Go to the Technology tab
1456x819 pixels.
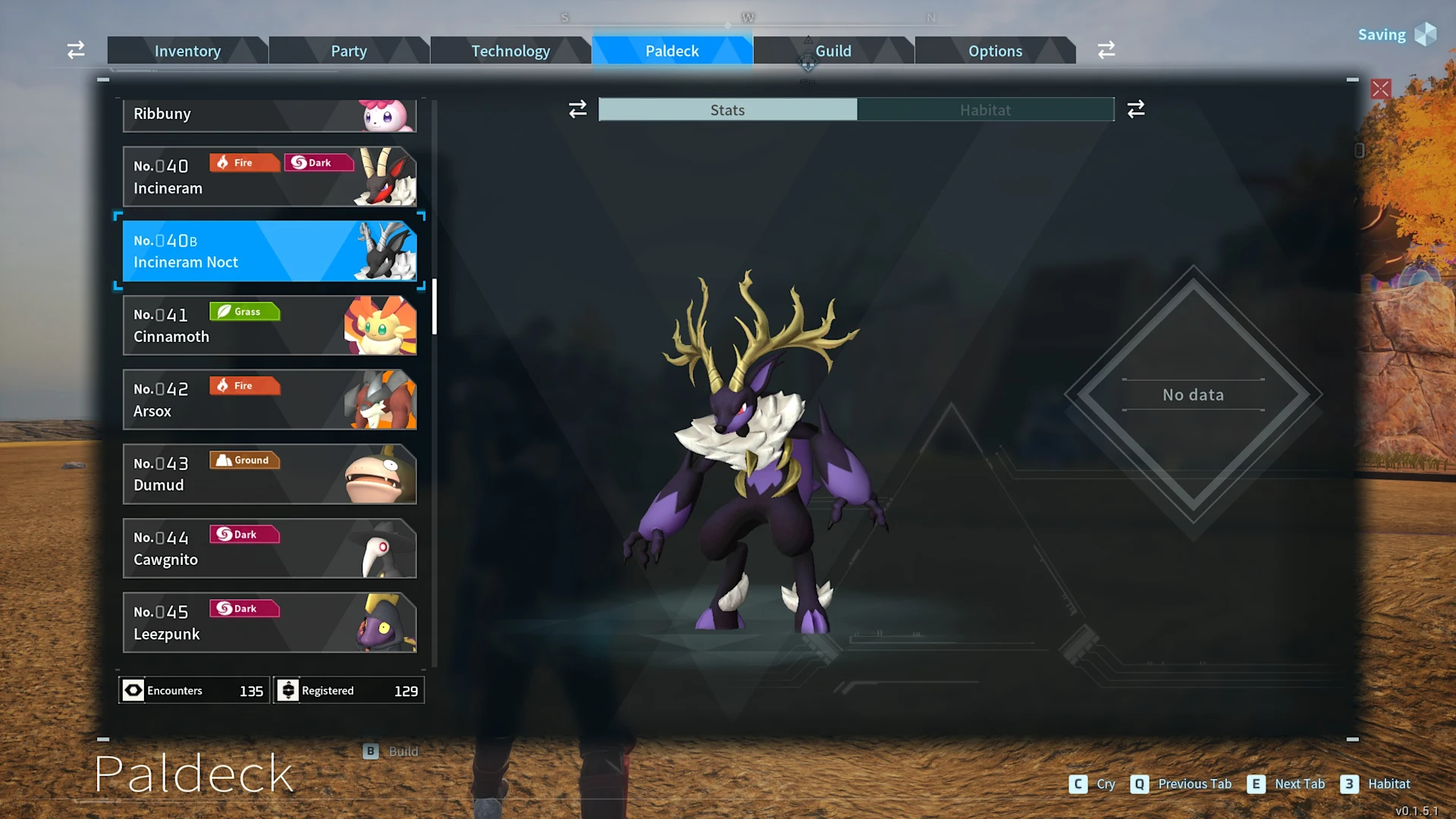510,51
